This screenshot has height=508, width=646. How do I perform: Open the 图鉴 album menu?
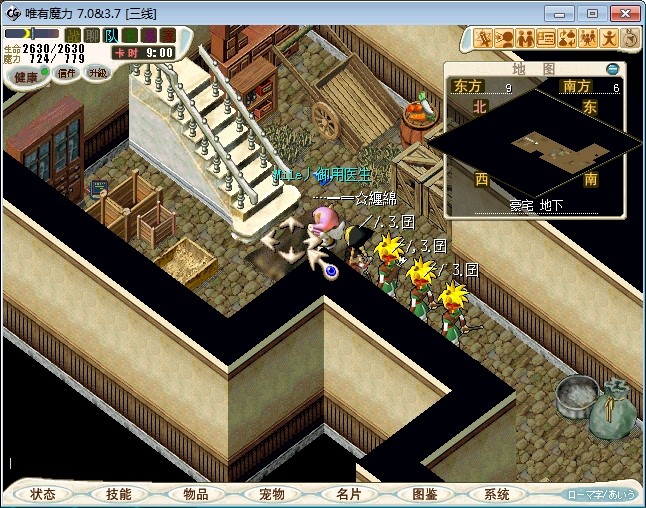point(424,494)
